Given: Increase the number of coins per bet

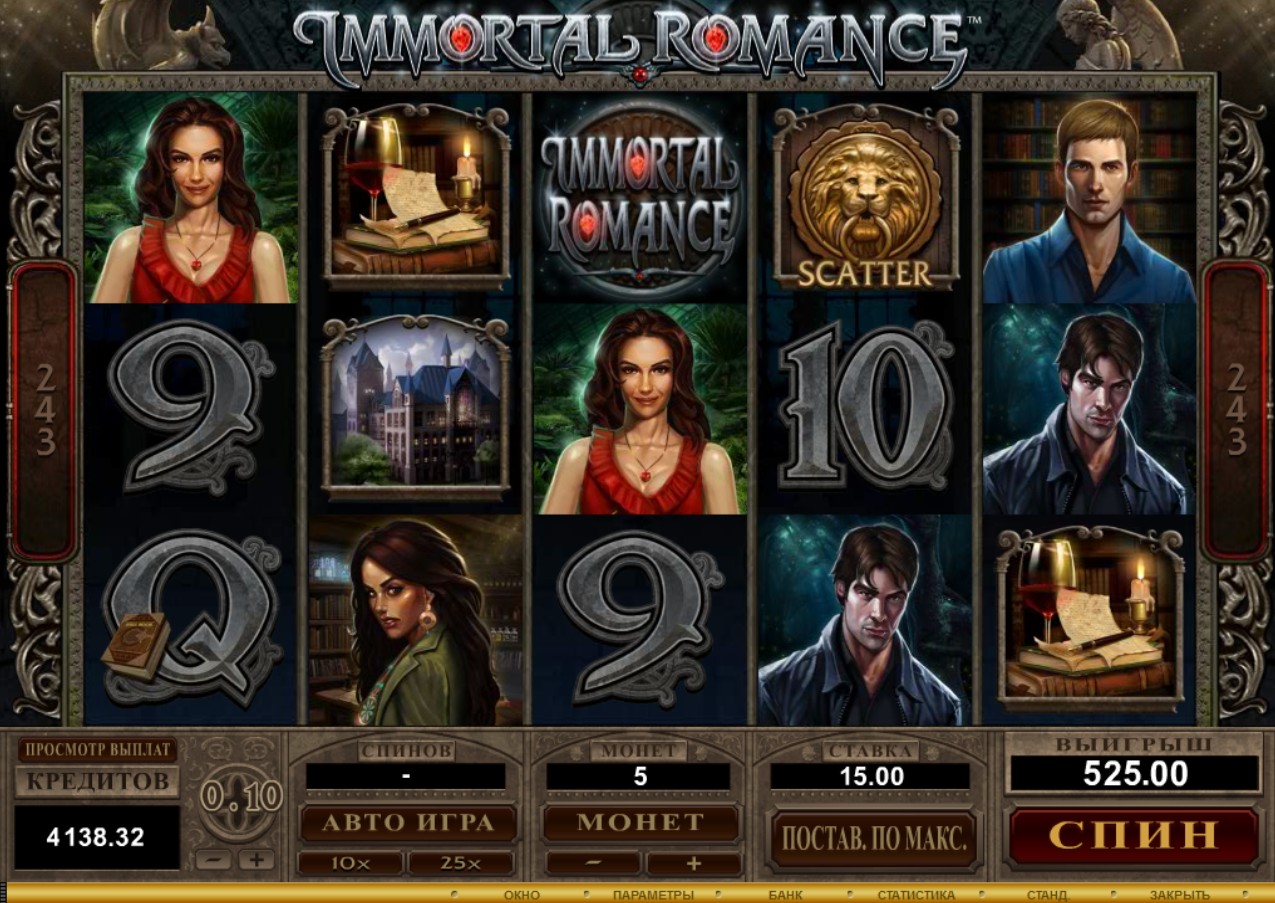Looking at the screenshot, I should coord(693,863).
